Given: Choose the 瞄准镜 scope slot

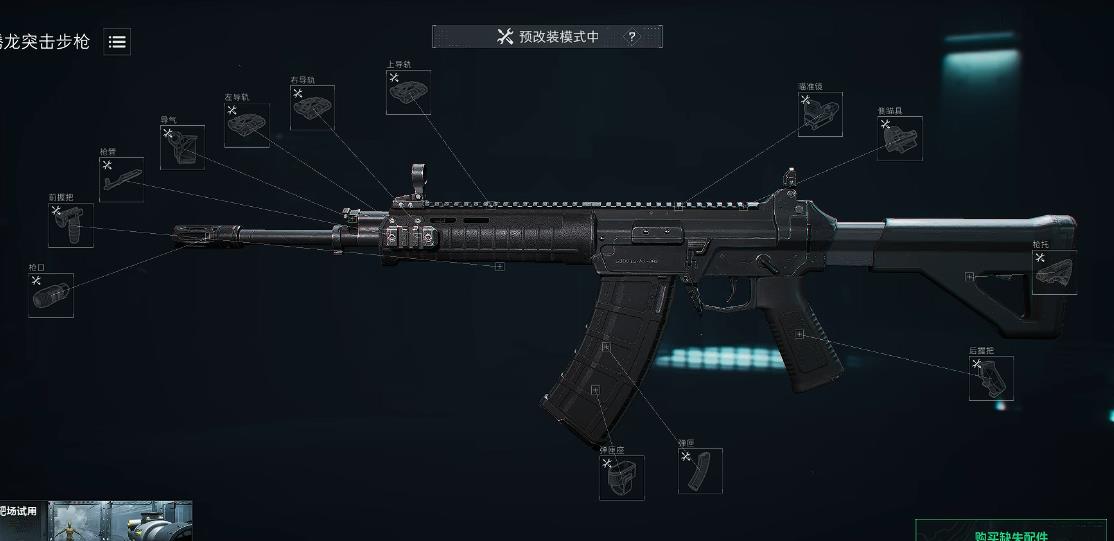Looking at the screenshot, I should pos(820,114).
